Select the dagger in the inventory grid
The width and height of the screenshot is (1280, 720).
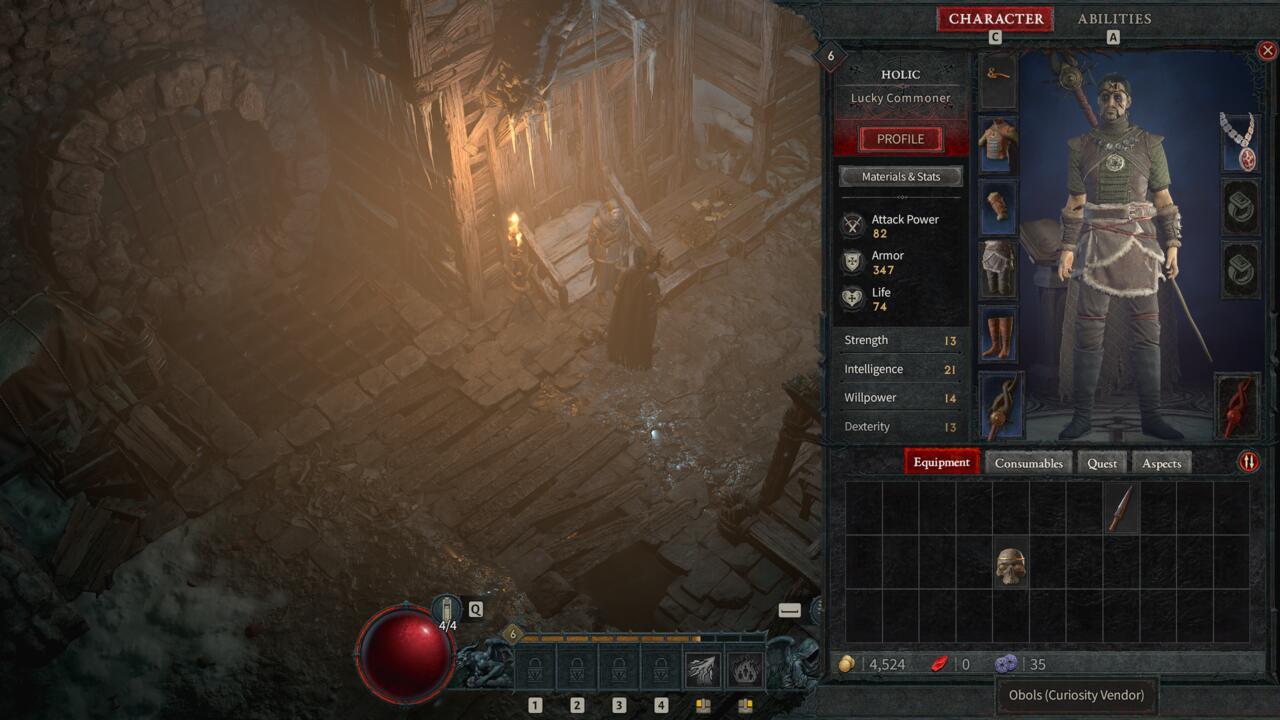[1121, 507]
